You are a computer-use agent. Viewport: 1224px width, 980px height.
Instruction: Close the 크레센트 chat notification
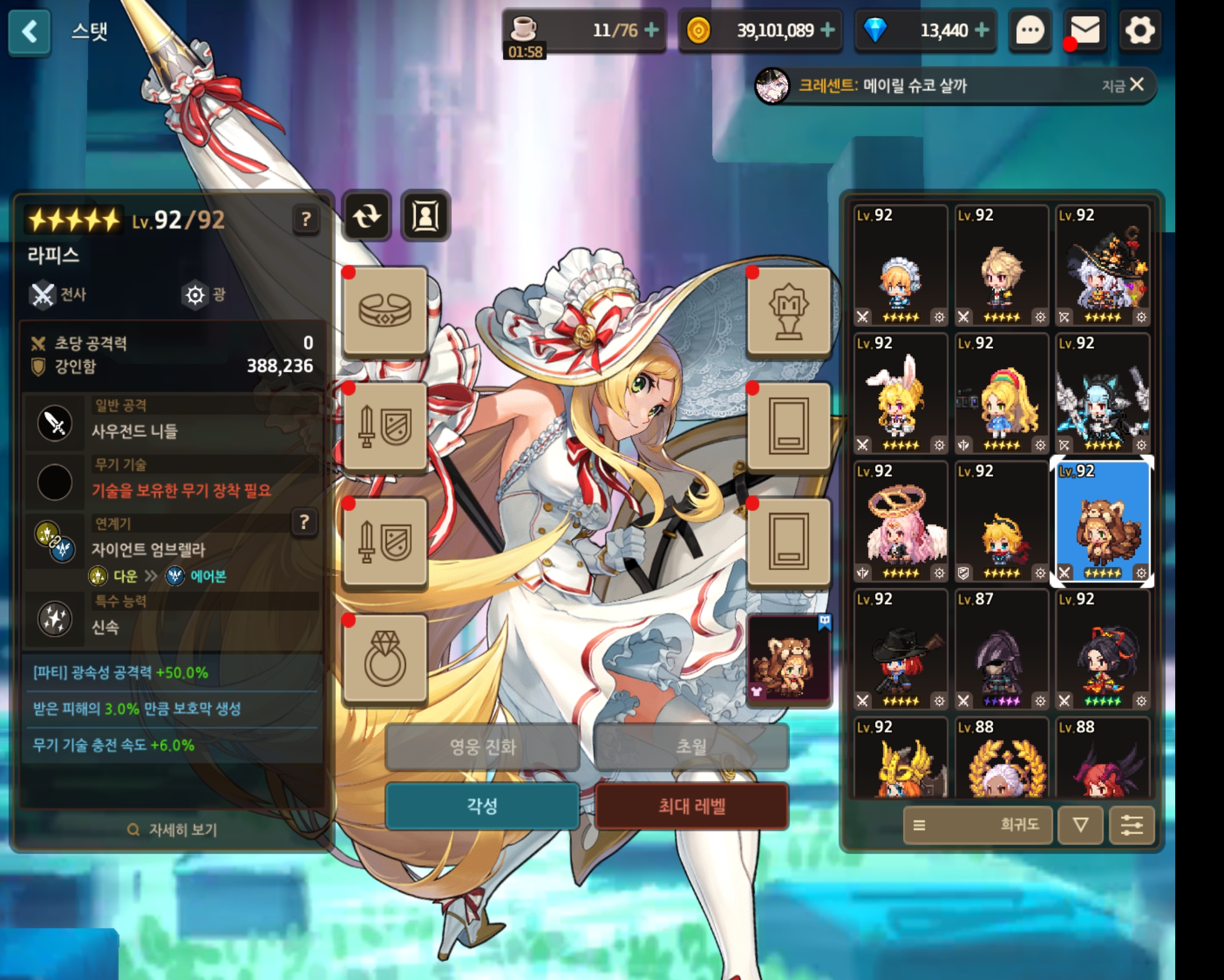[x=1136, y=85]
